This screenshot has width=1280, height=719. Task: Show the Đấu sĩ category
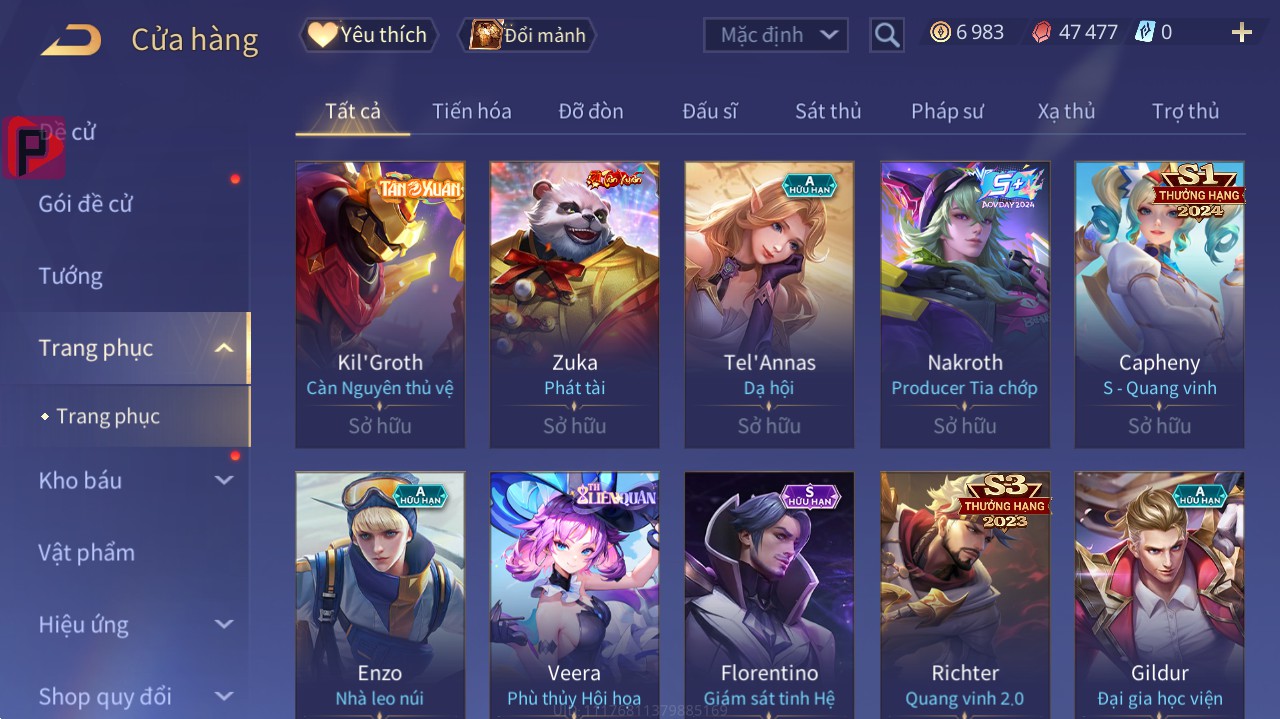709,111
